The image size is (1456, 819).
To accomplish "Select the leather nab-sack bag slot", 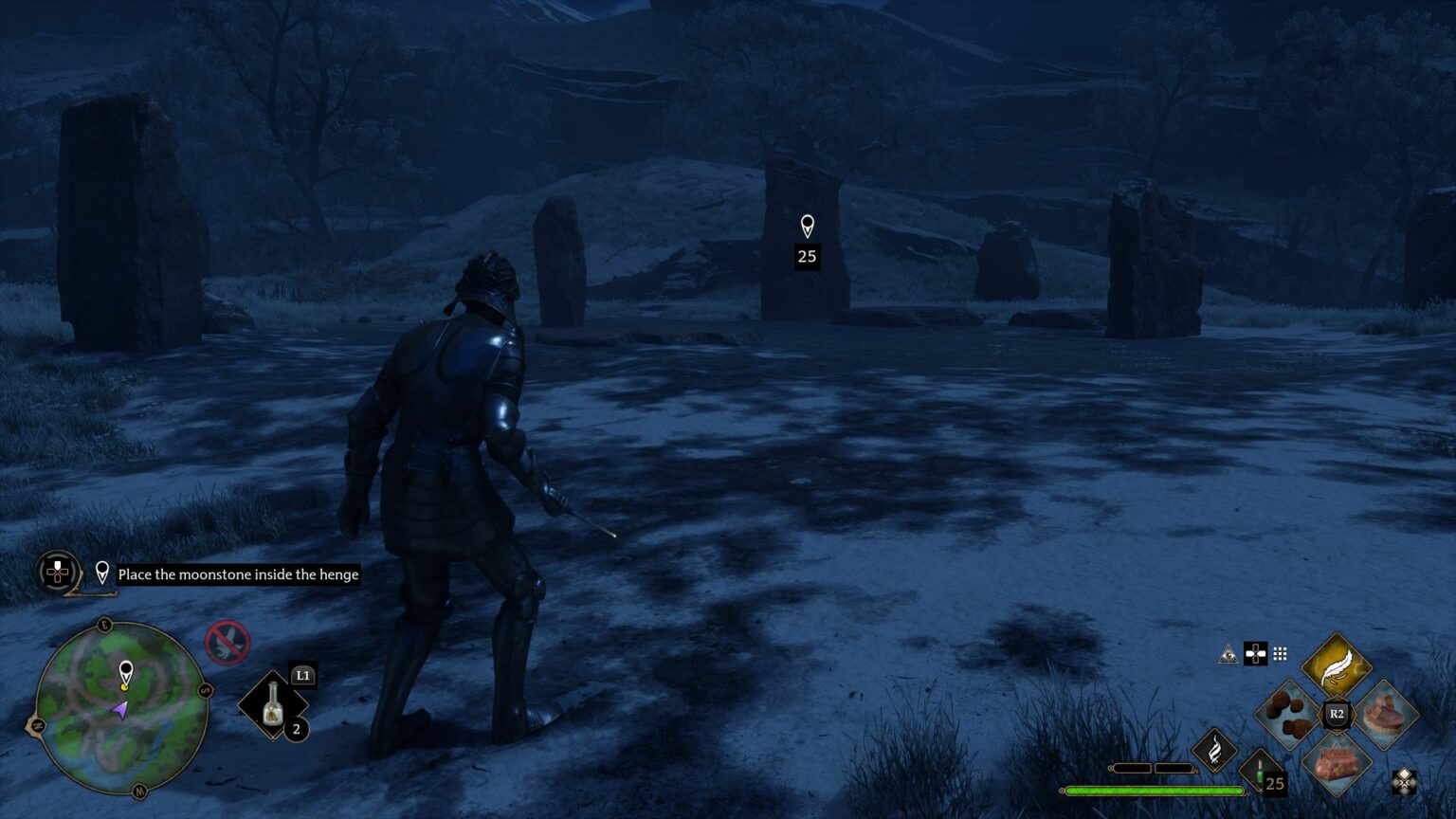I will [x=1337, y=763].
